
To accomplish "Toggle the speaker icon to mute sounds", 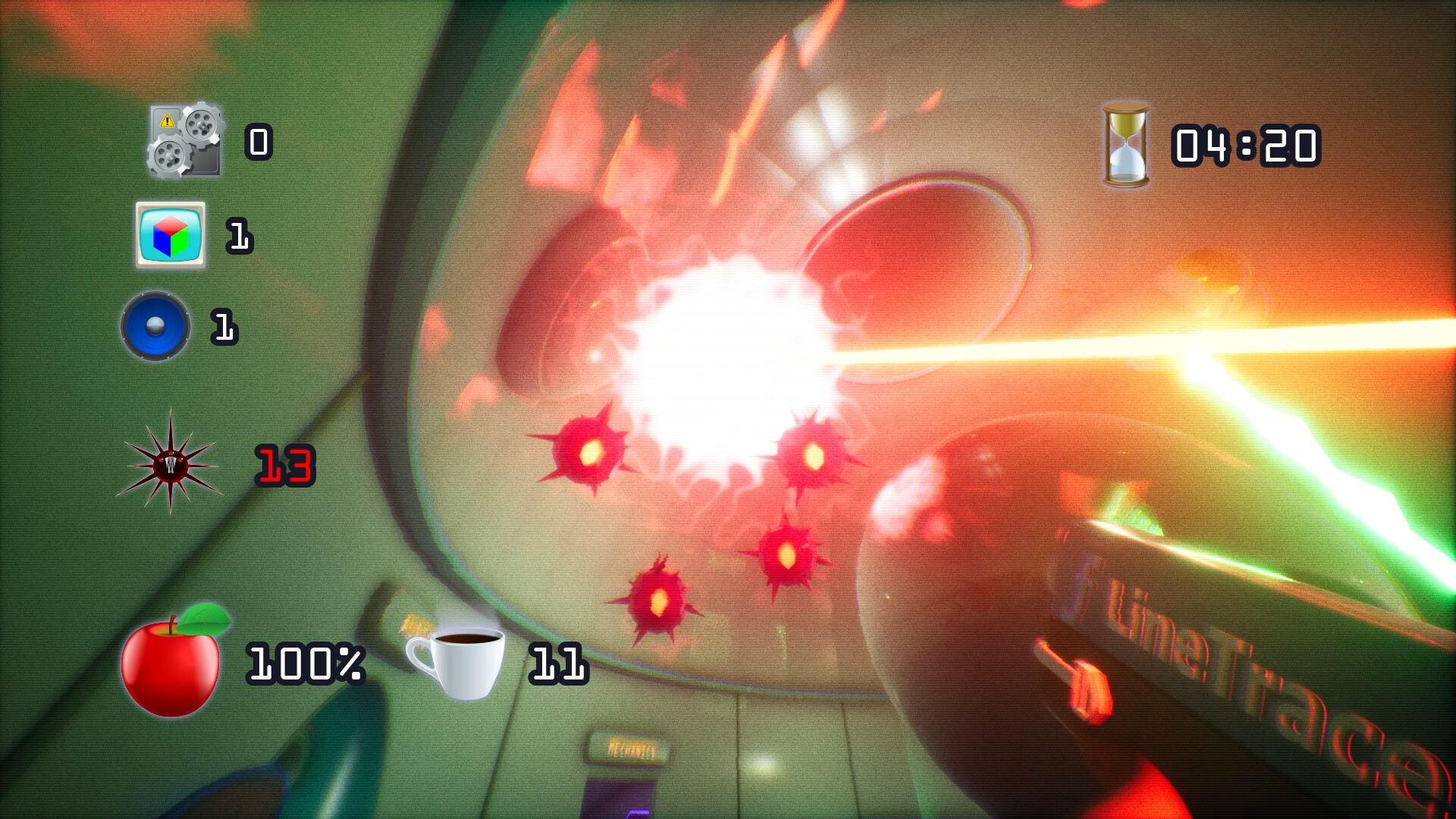I will pos(155,328).
